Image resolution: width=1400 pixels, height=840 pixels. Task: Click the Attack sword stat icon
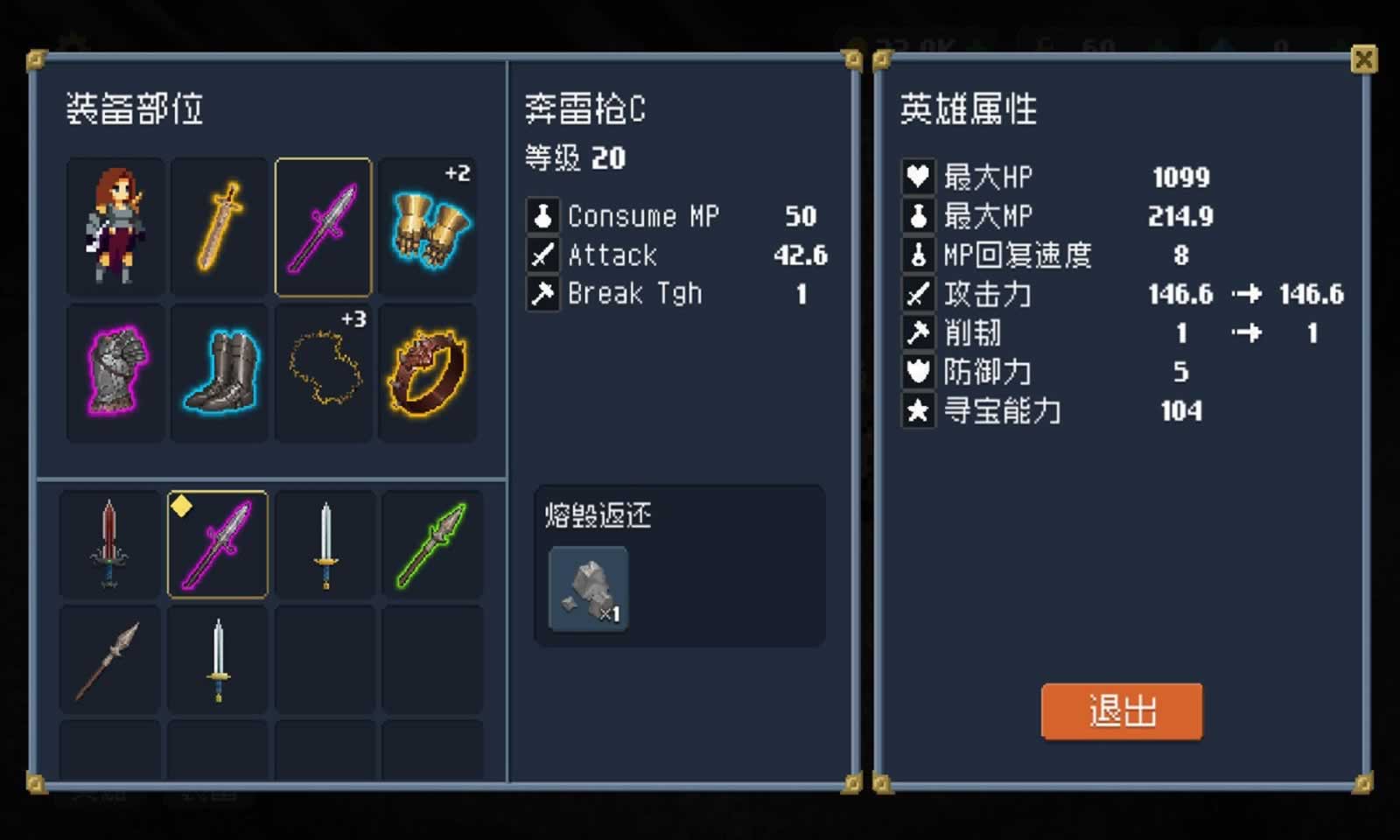tap(542, 255)
